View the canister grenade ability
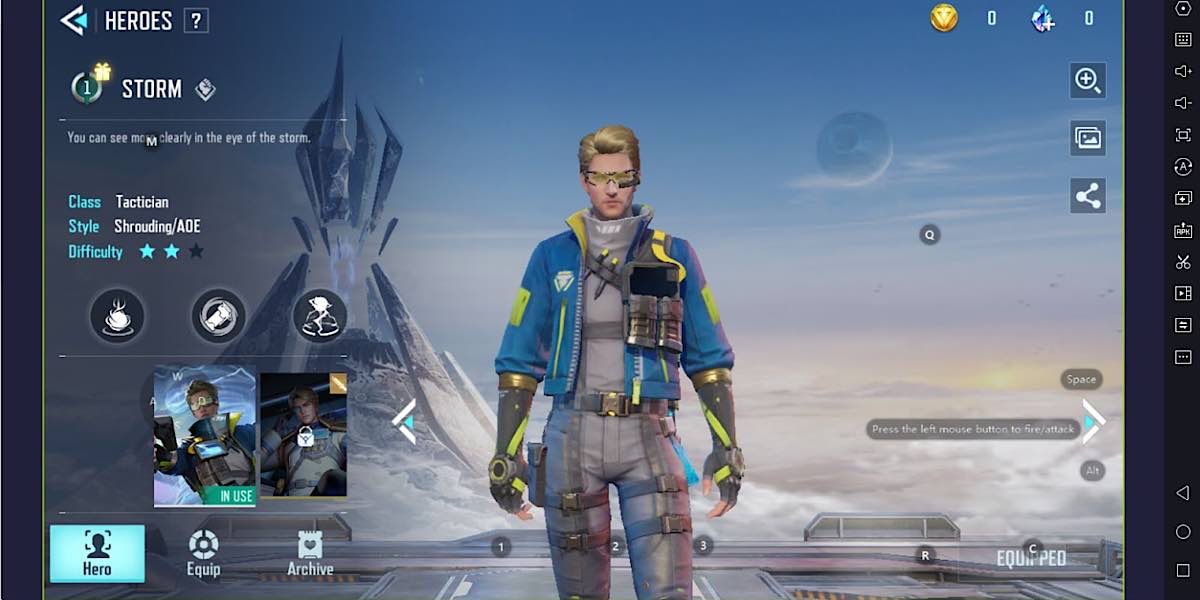 pyautogui.click(x=218, y=316)
